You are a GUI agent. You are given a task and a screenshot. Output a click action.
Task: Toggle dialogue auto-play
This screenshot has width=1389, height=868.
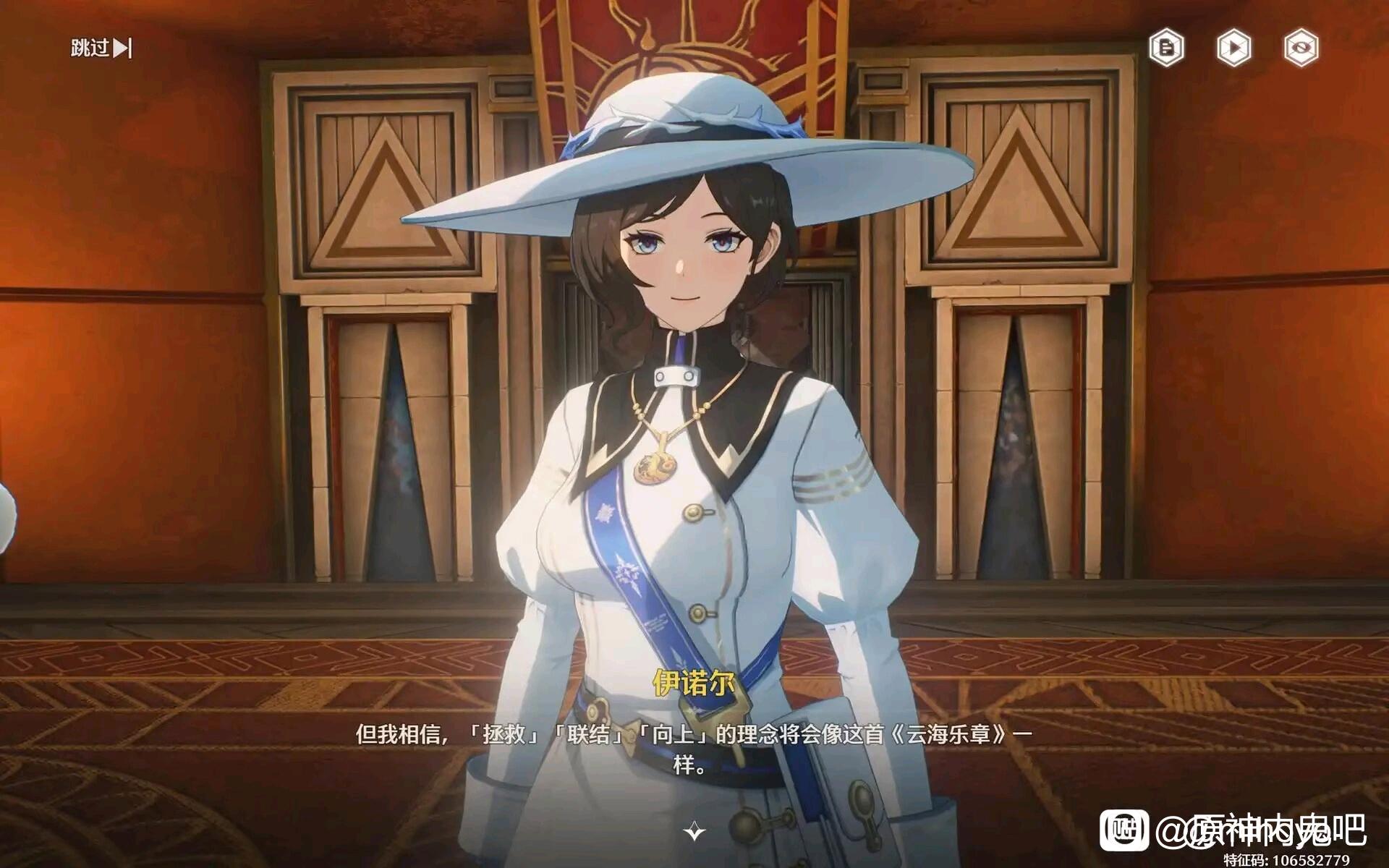click(x=1233, y=48)
